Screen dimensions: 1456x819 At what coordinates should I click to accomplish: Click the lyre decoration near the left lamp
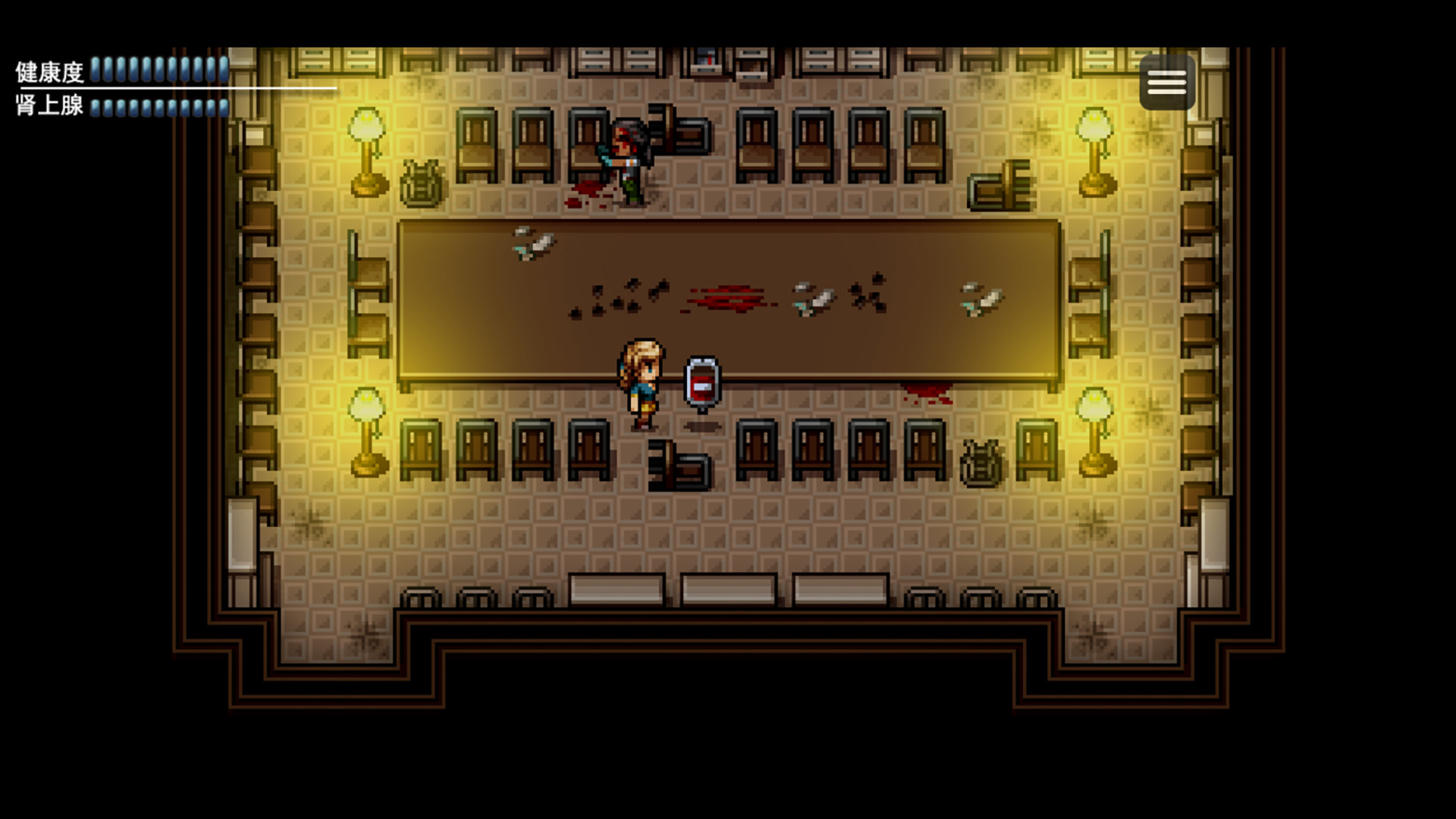point(422,182)
